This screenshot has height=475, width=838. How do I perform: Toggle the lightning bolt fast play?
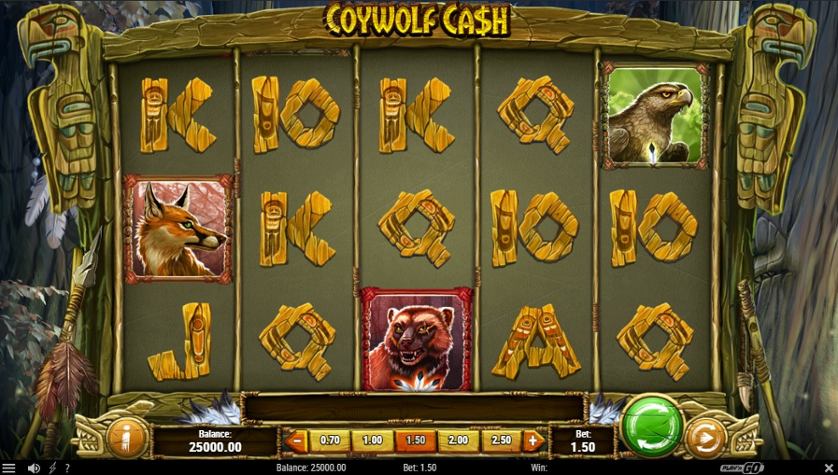pos(51,467)
